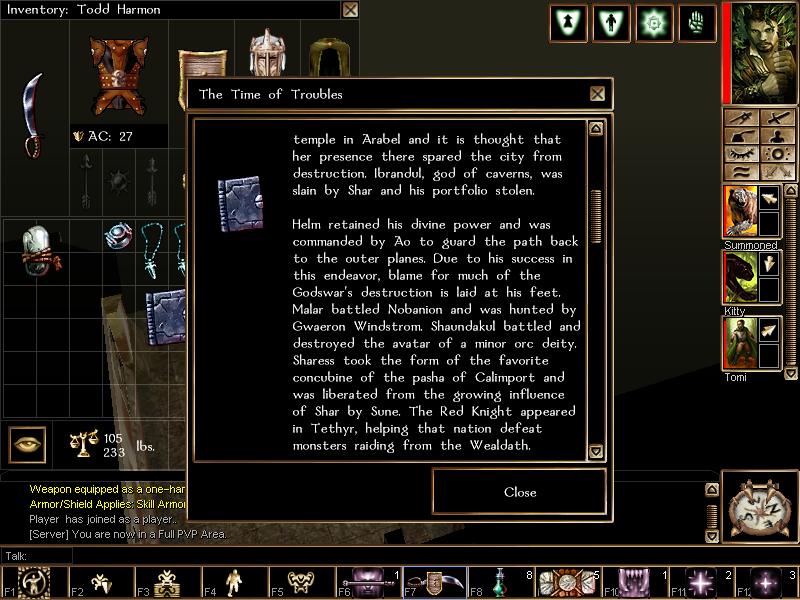Select the round ring item in inventory
This screenshot has width=800, height=600.
click(119, 235)
